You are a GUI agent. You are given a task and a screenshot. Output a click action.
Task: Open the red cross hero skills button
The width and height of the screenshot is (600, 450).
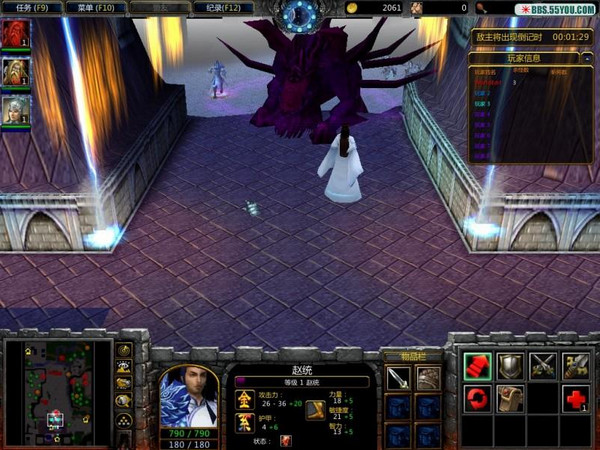click(x=575, y=398)
